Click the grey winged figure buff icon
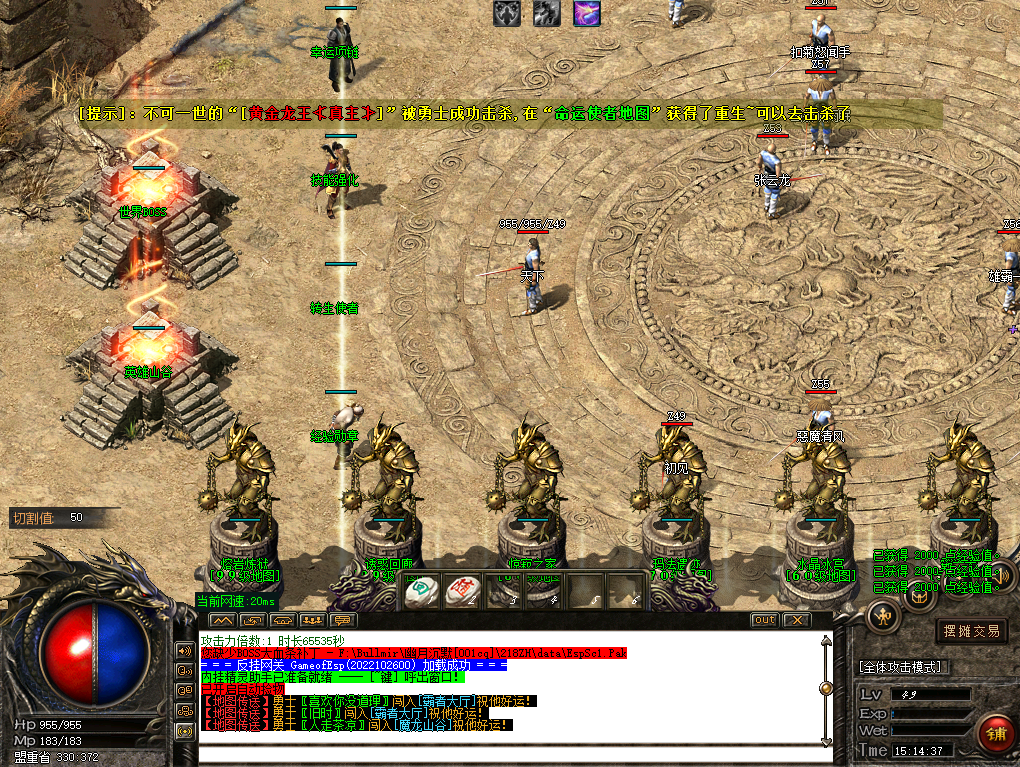1020x767 pixels. tap(507, 13)
